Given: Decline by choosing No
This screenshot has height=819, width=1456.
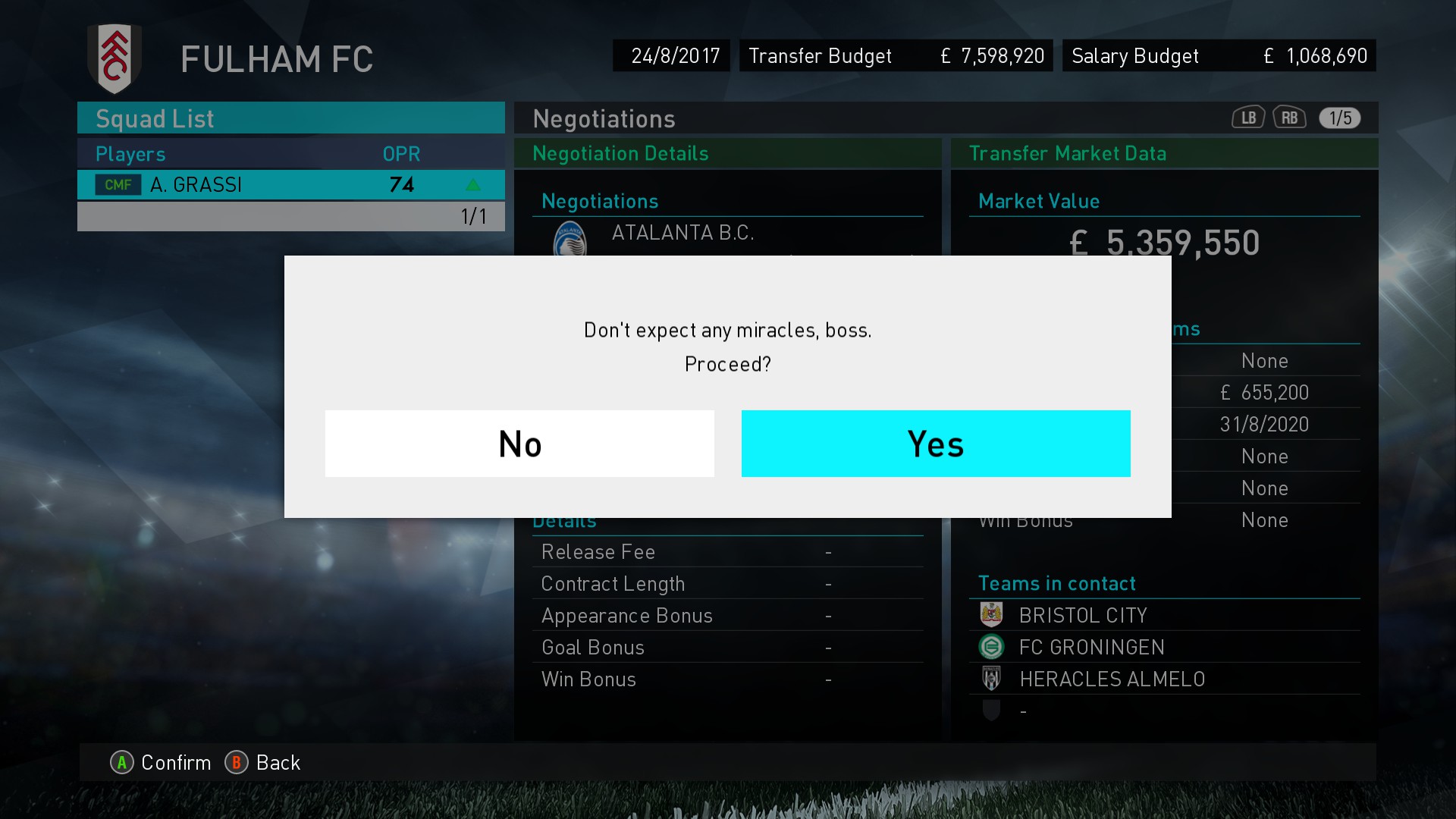Looking at the screenshot, I should (519, 444).
